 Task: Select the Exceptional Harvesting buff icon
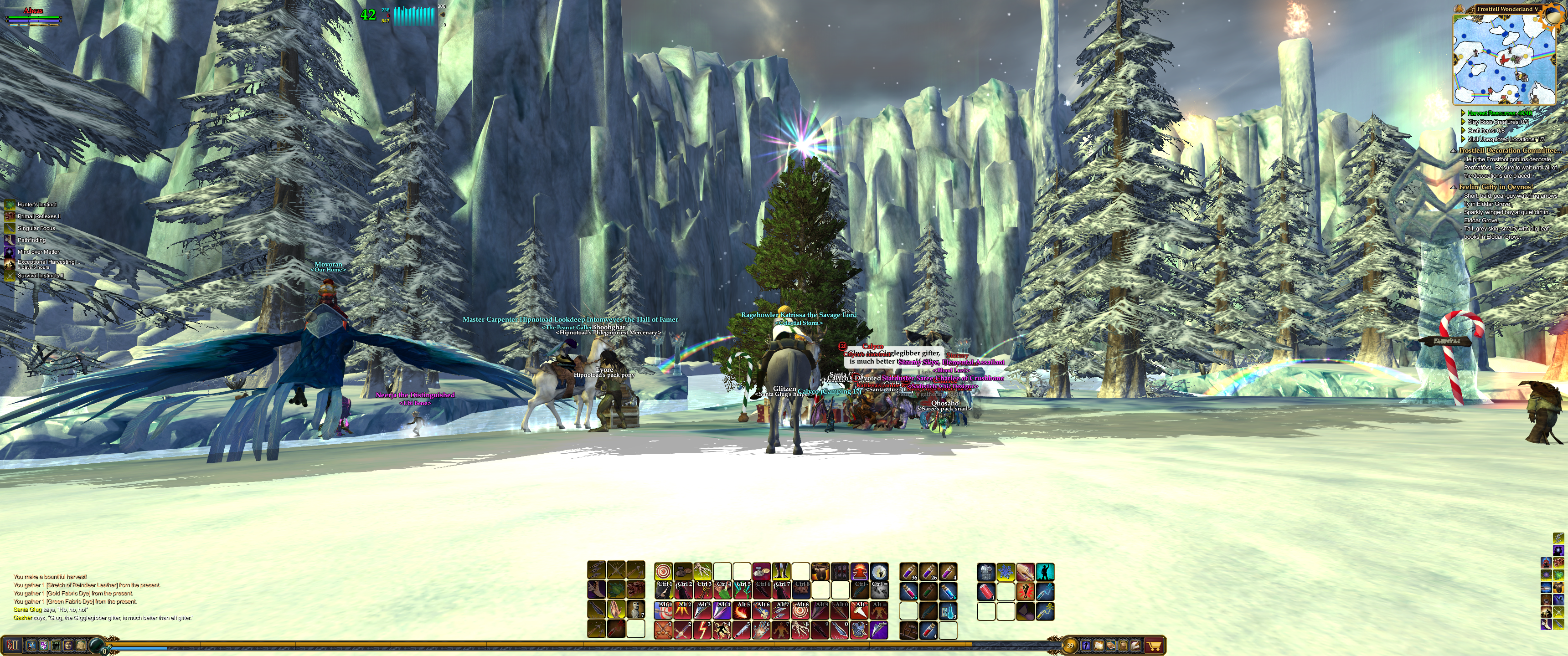pyautogui.click(x=10, y=264)
